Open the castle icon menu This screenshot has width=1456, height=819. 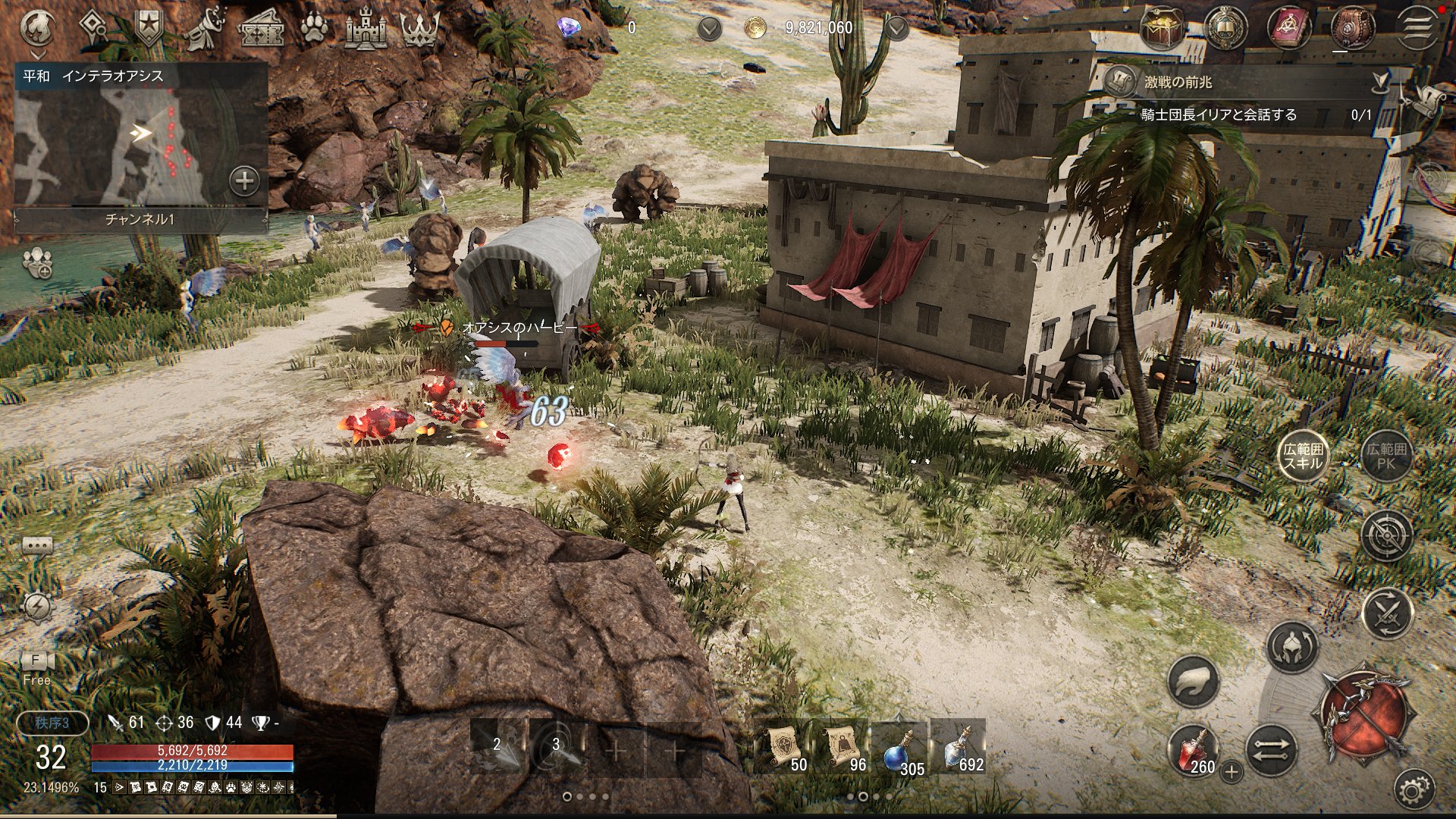(x=366, y=29)
